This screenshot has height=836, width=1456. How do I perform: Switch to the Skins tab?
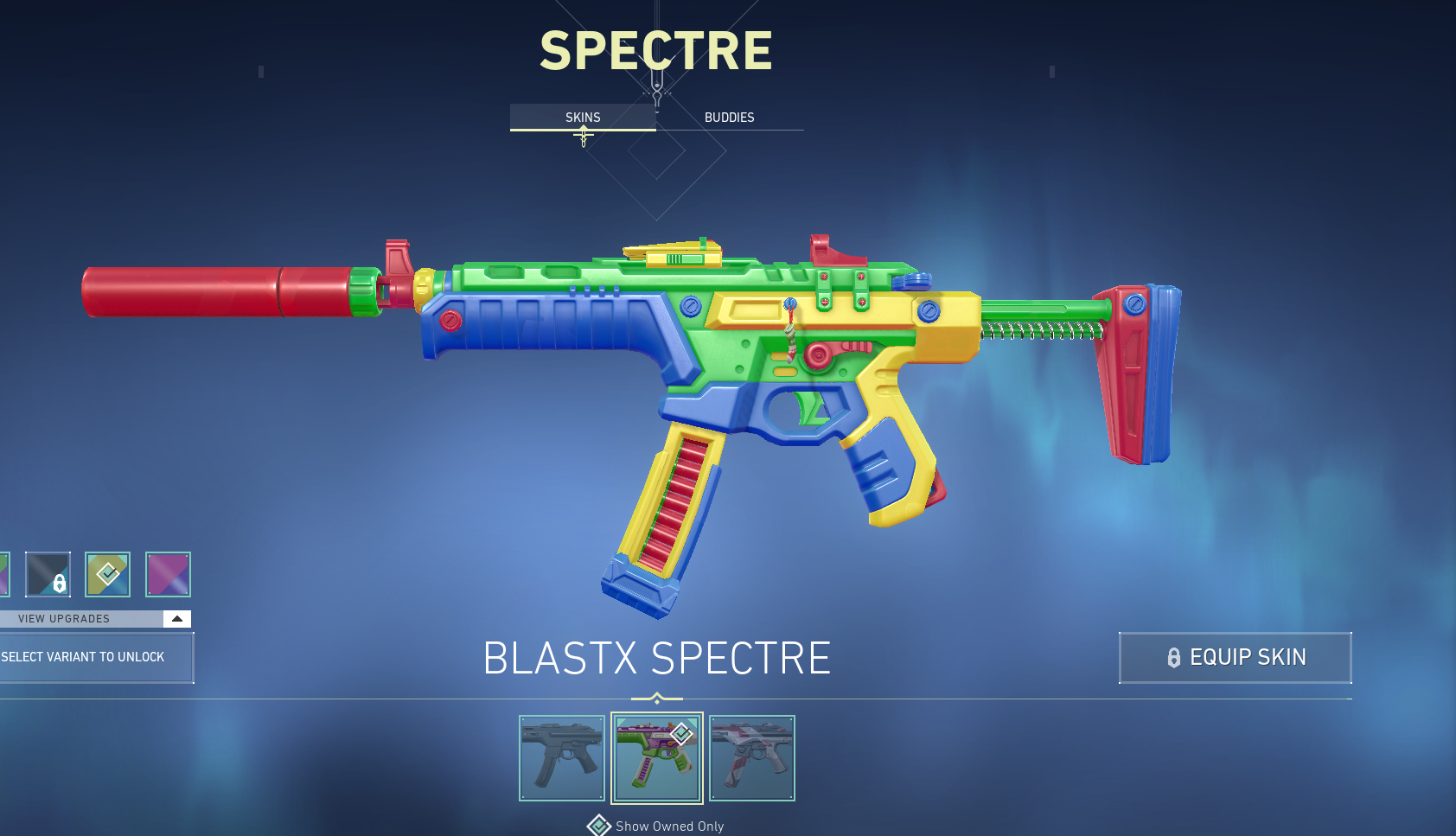click(x=583, y=118)
